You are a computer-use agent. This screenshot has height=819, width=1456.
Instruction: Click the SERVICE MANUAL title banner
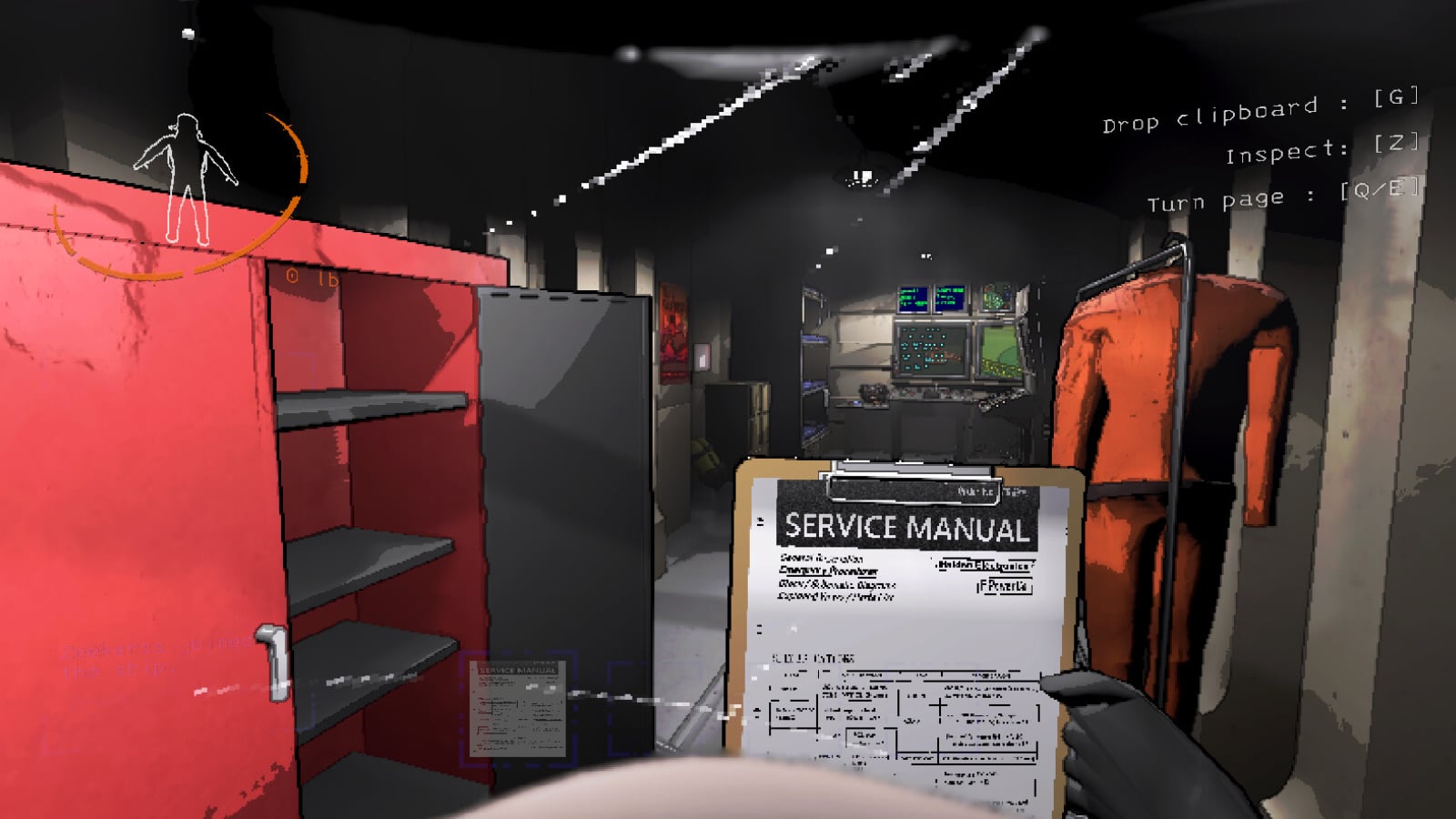point(908,525)
